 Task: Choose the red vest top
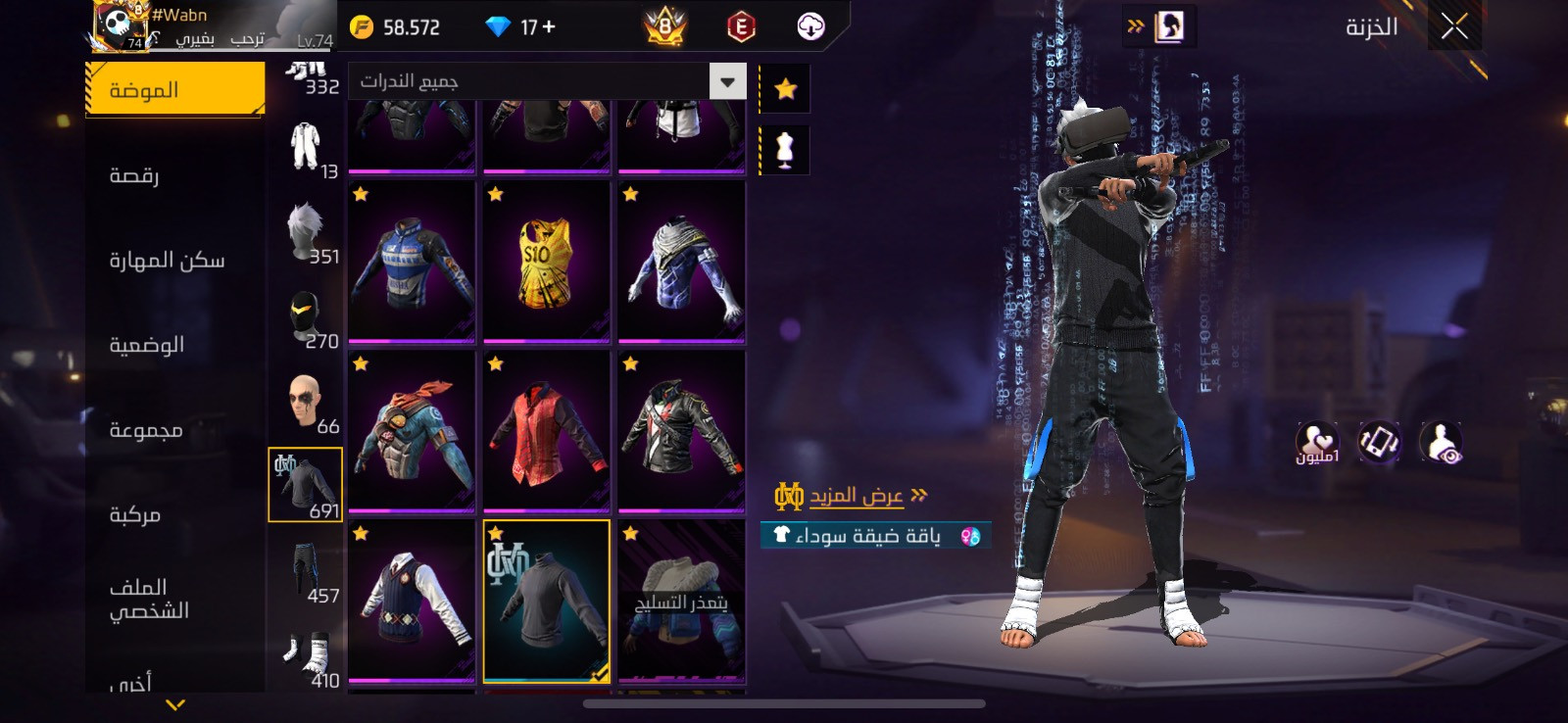click(x=546, y=432)
